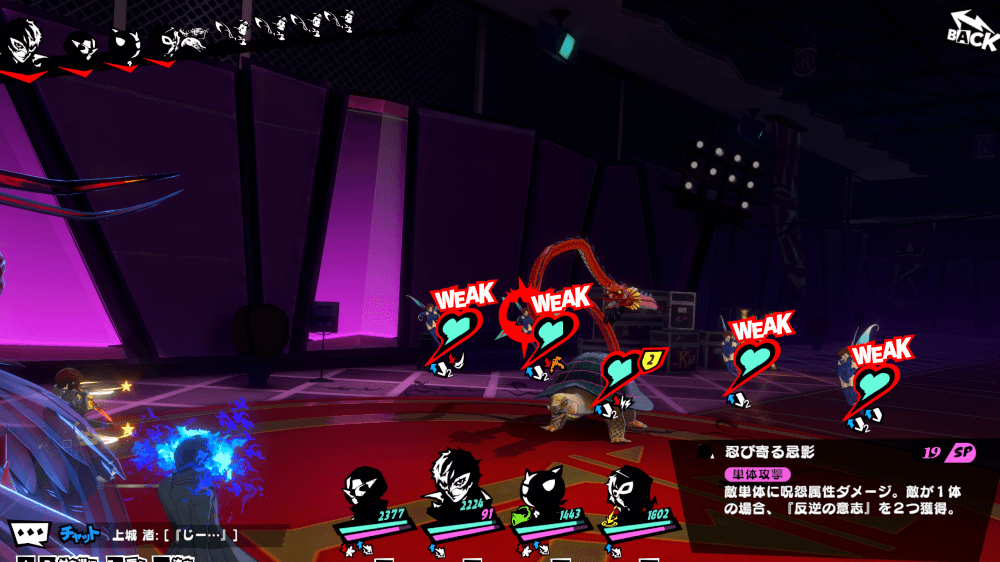The height and width of the screenshot is (562, 1000).
Task: Open the チャット chat bubble icon
Action: pos(28,534)
